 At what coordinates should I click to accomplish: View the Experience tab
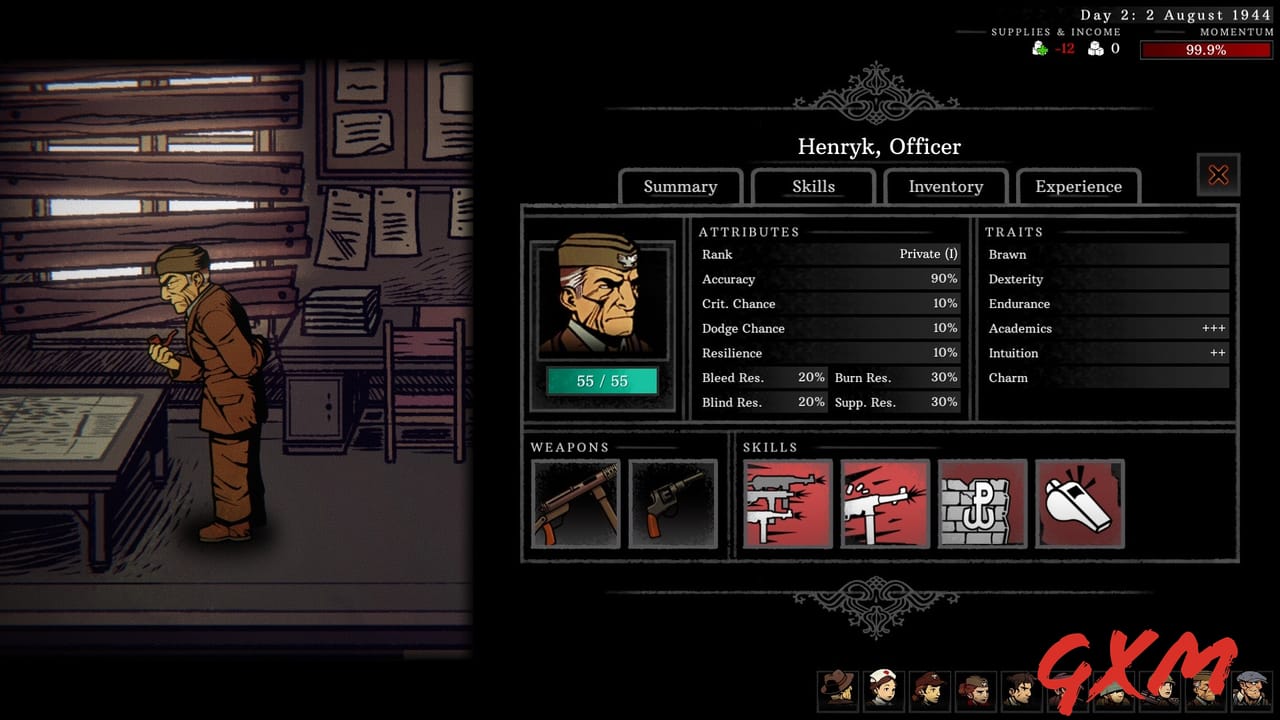coord(1079,186)
